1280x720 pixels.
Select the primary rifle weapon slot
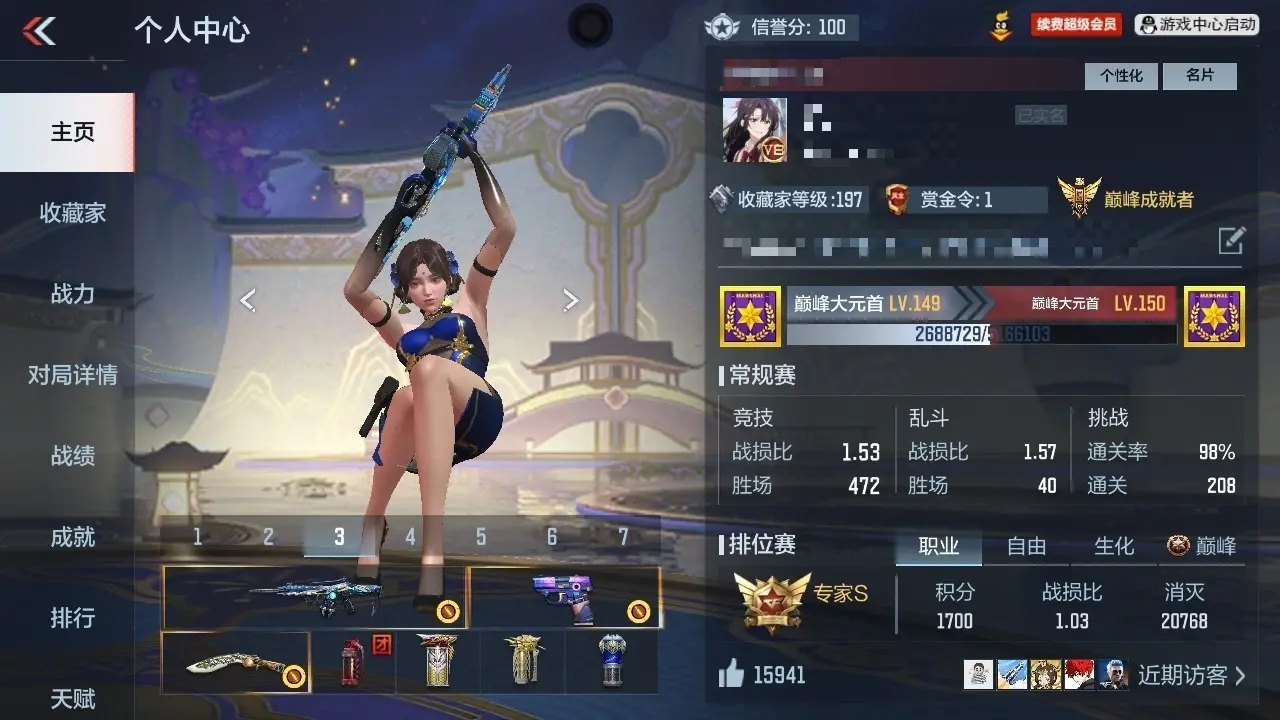[314, 597]
